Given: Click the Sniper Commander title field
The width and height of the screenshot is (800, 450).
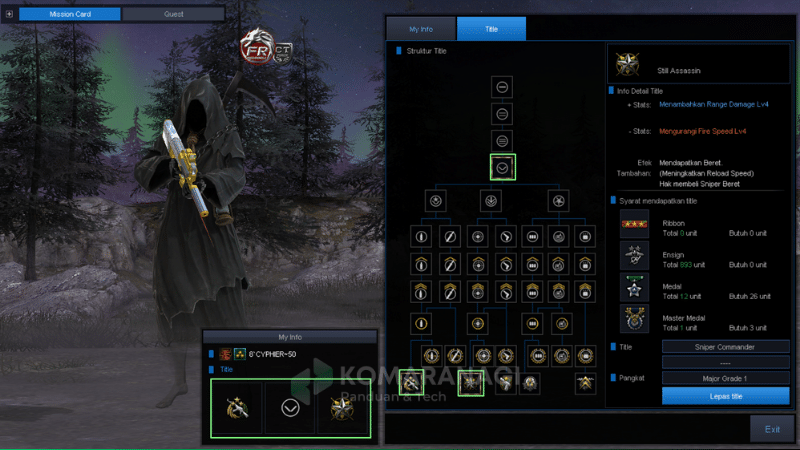Looking at the screenshot, I should pos(725,346).
